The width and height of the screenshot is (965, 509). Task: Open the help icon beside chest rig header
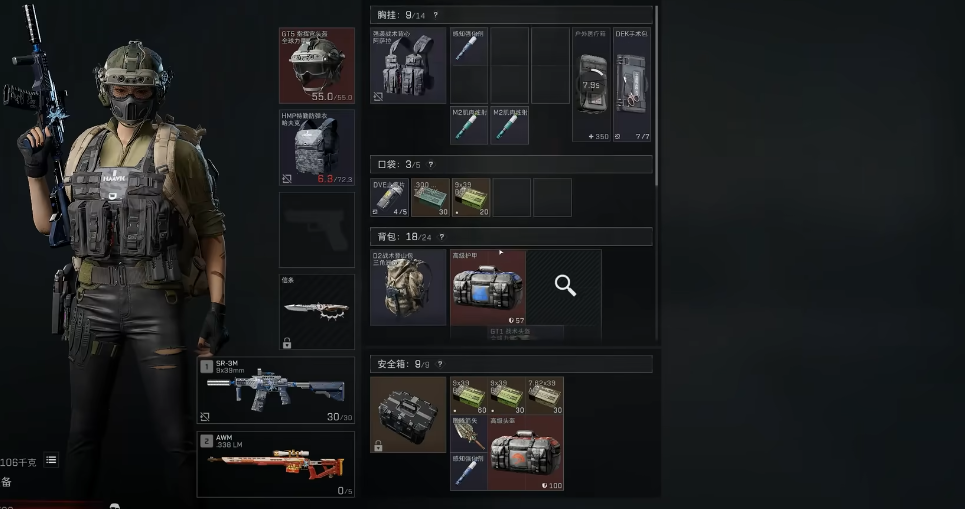point(436,15)
